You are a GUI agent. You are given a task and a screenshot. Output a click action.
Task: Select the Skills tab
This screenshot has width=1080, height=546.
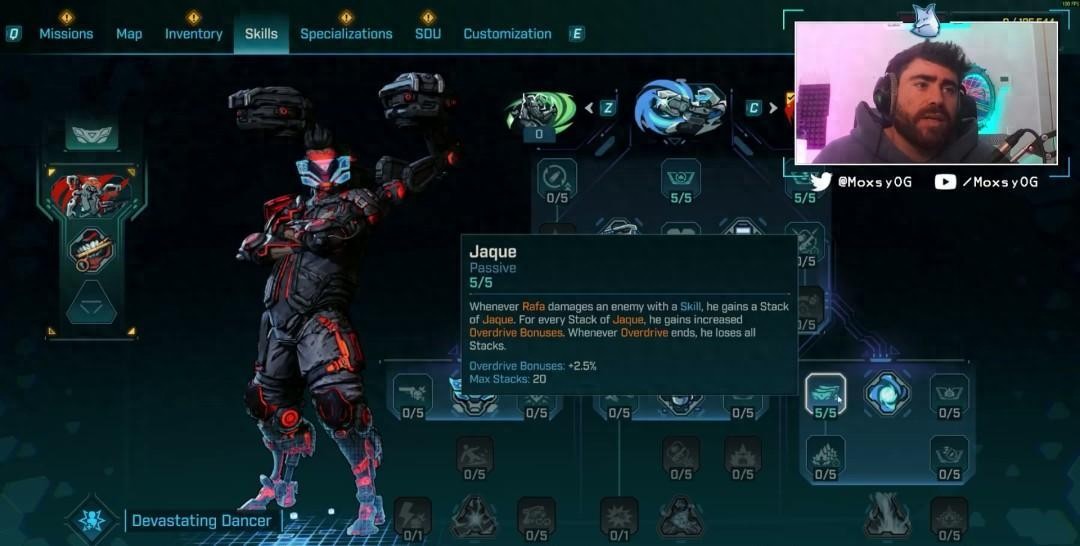261,33
